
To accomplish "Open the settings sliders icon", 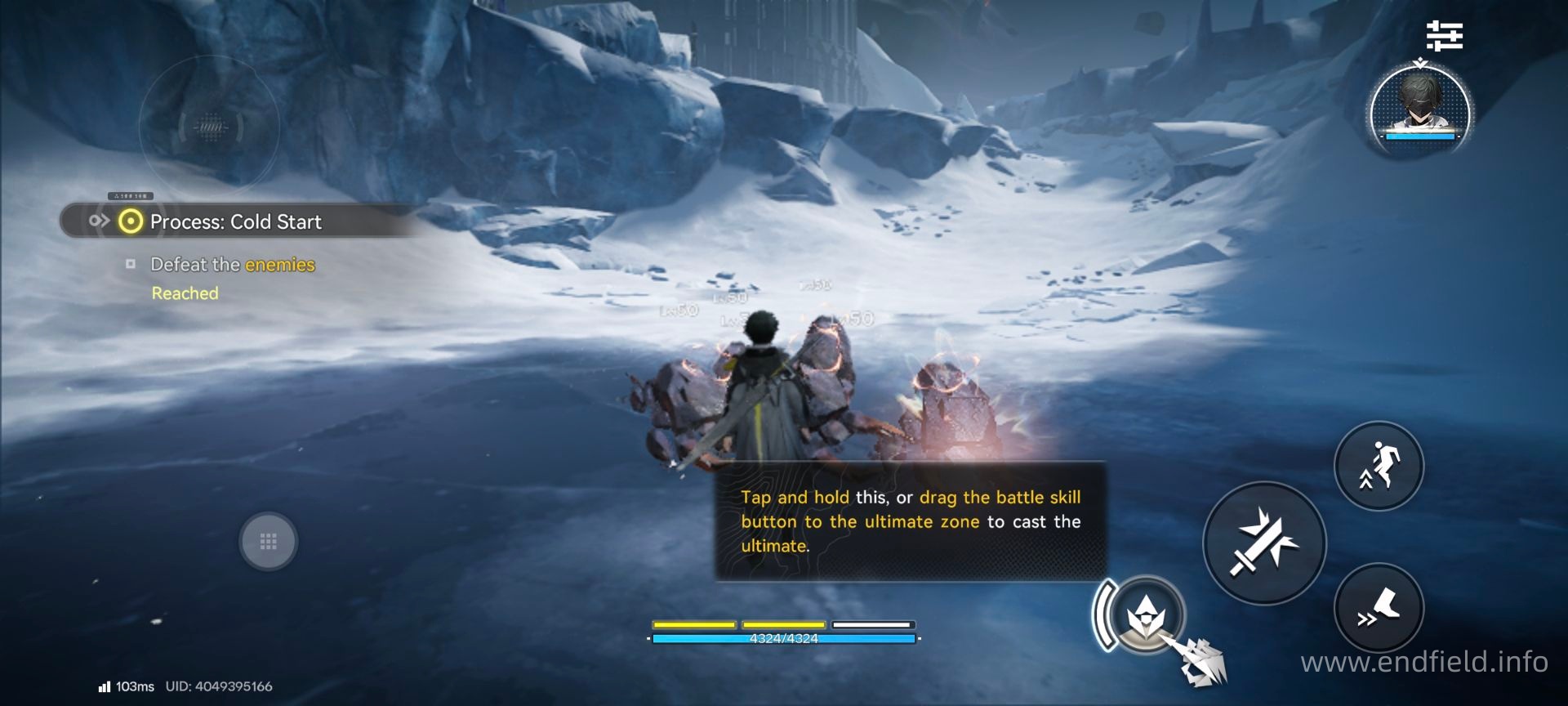I will click(x=1444, y=36).
